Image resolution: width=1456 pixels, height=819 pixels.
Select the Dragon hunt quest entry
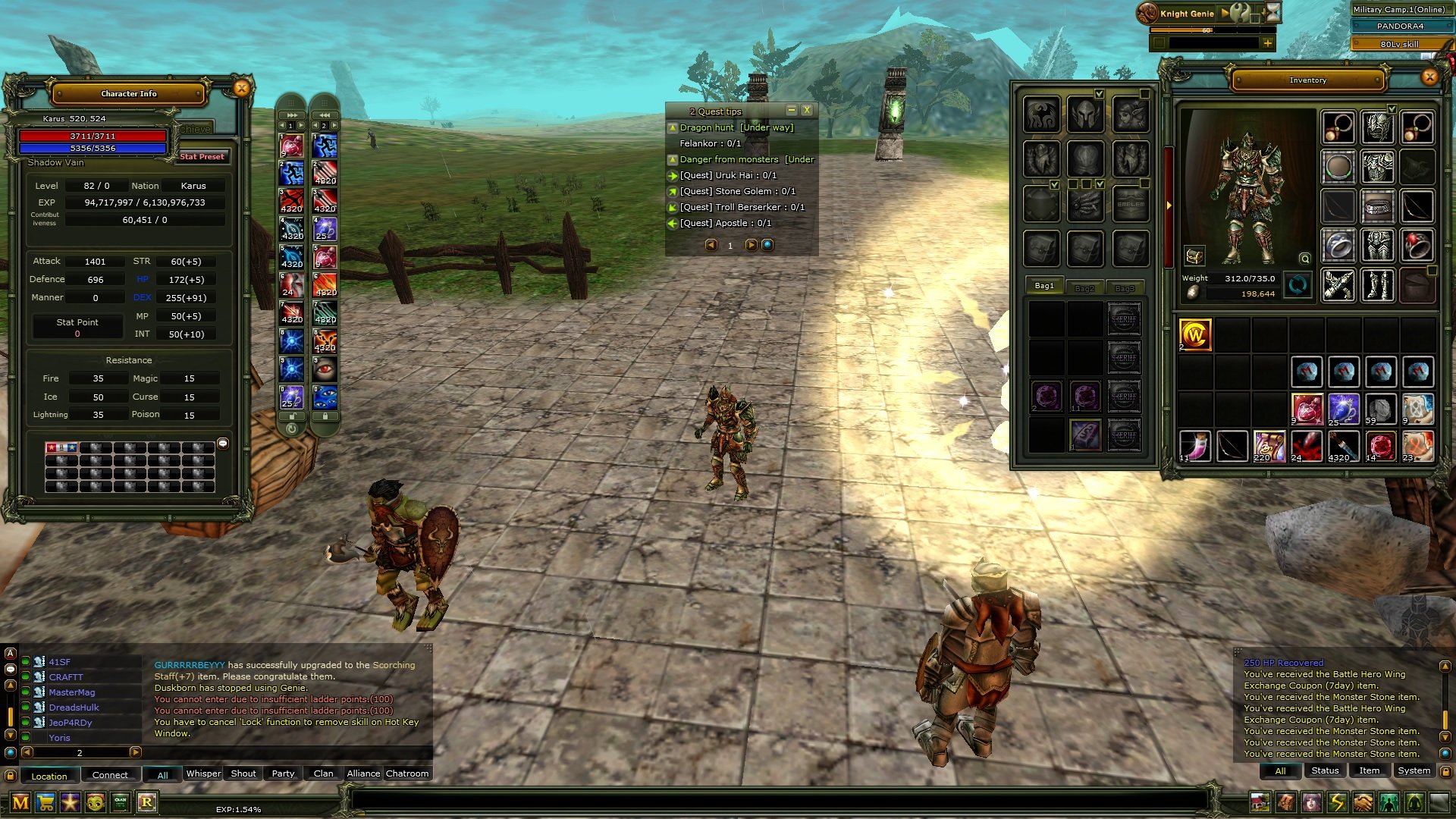(x=706, y=127)
